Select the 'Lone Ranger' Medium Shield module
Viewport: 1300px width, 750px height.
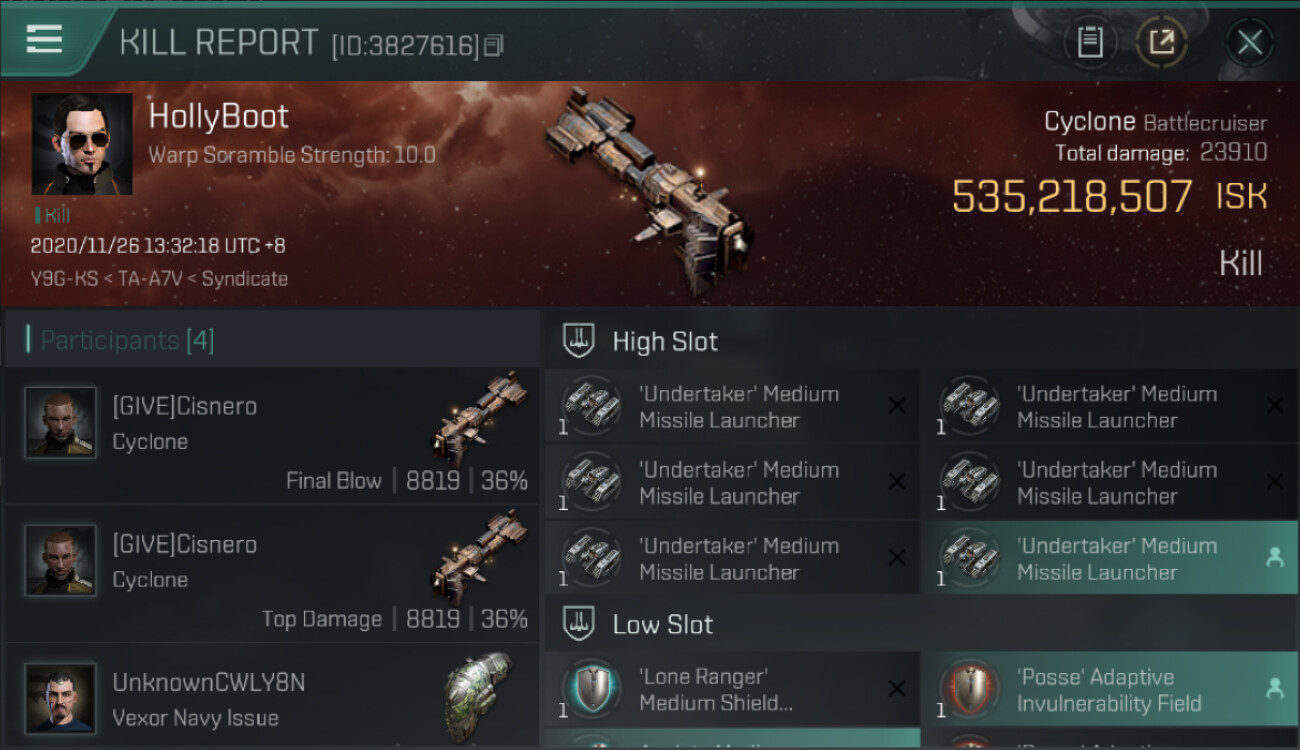pos(732,689)
